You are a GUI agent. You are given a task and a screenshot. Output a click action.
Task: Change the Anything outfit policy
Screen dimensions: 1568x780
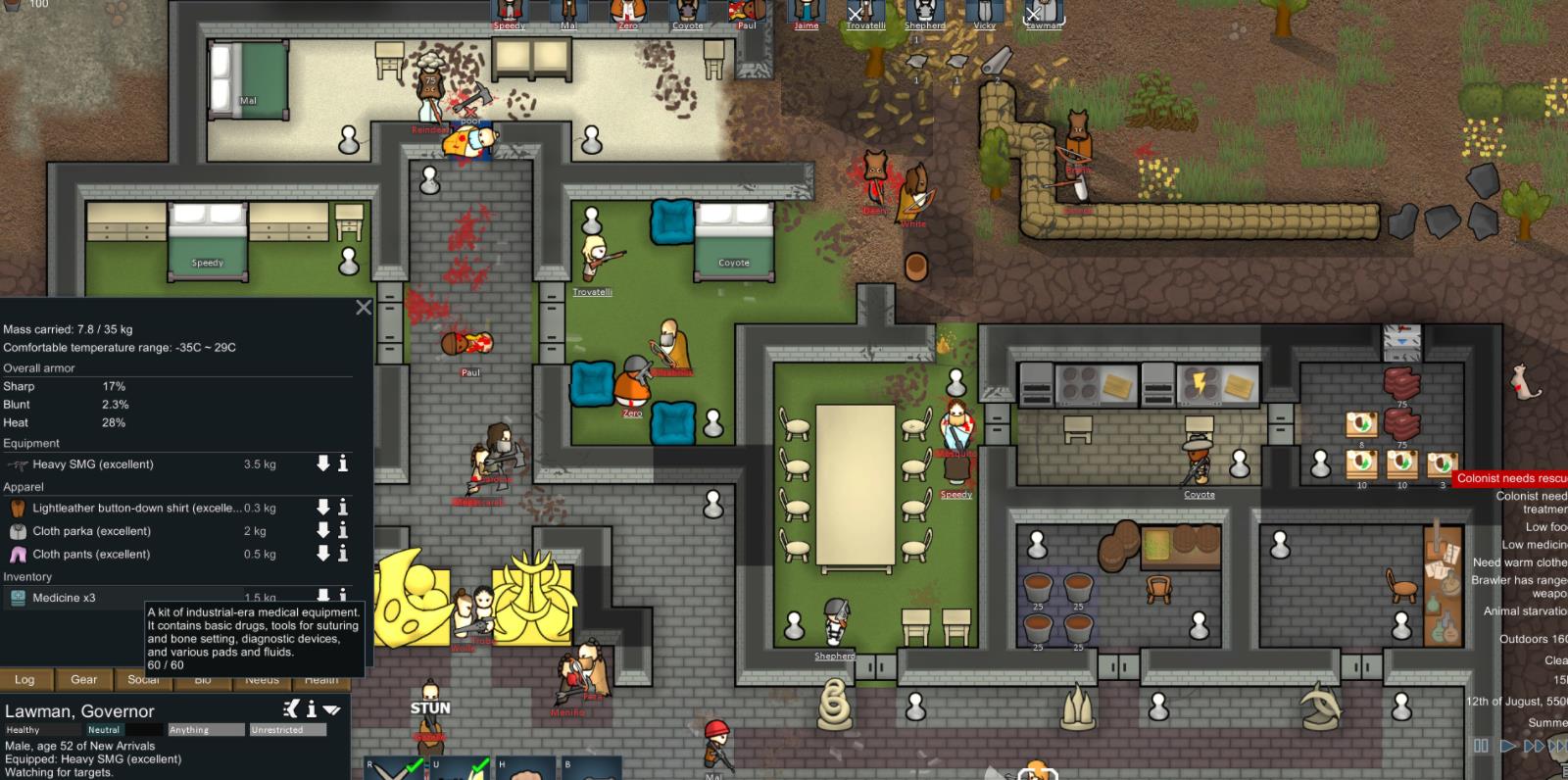click(x=206, y=730)
